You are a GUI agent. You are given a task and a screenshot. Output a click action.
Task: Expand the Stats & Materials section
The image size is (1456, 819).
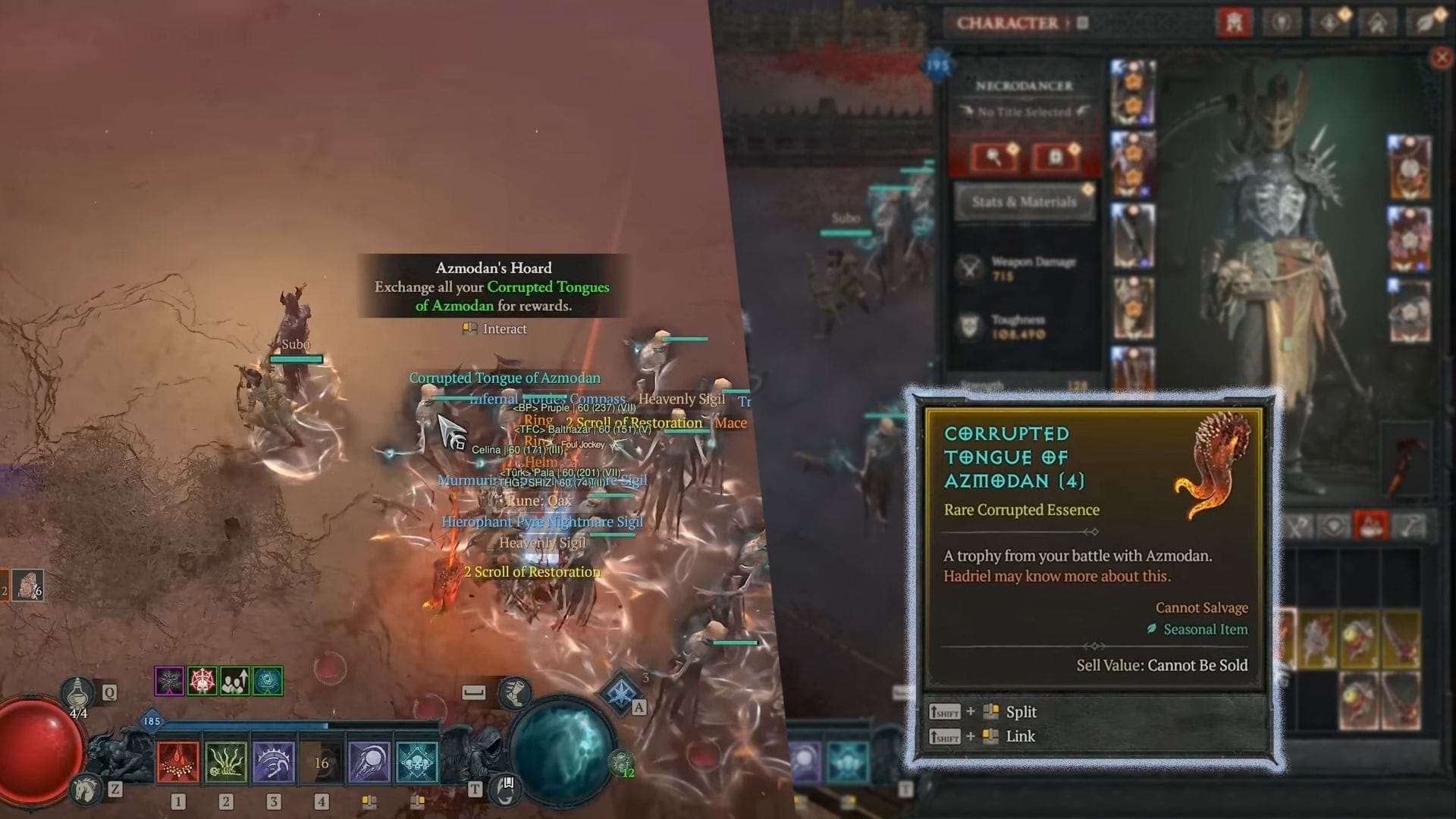point(1024,202)
